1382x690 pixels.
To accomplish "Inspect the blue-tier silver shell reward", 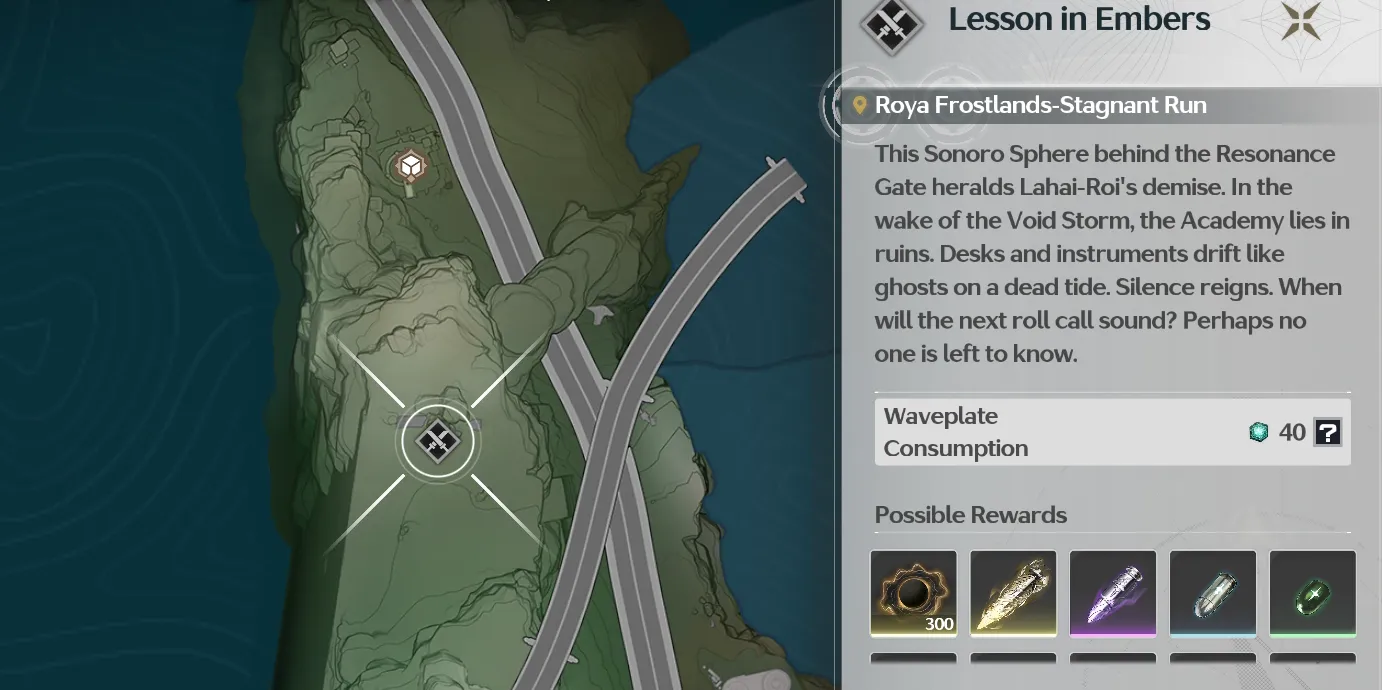I will 1213,593.
